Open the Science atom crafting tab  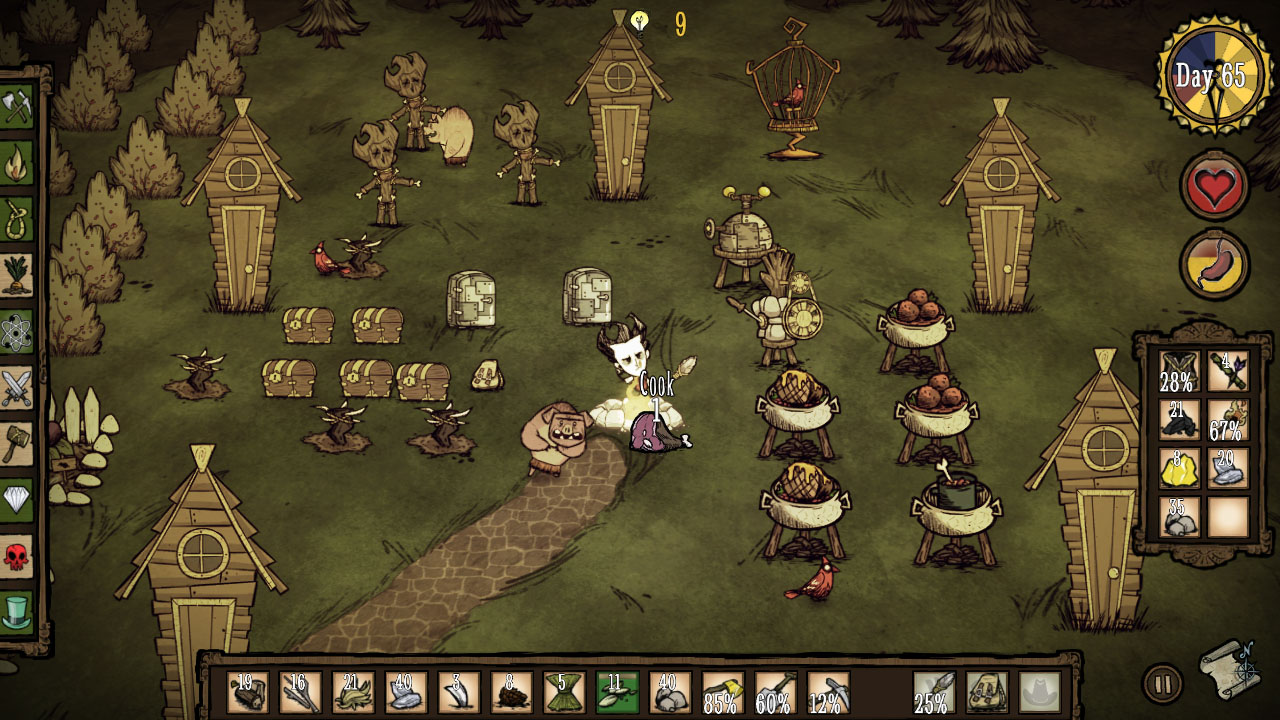coord(17,331)
